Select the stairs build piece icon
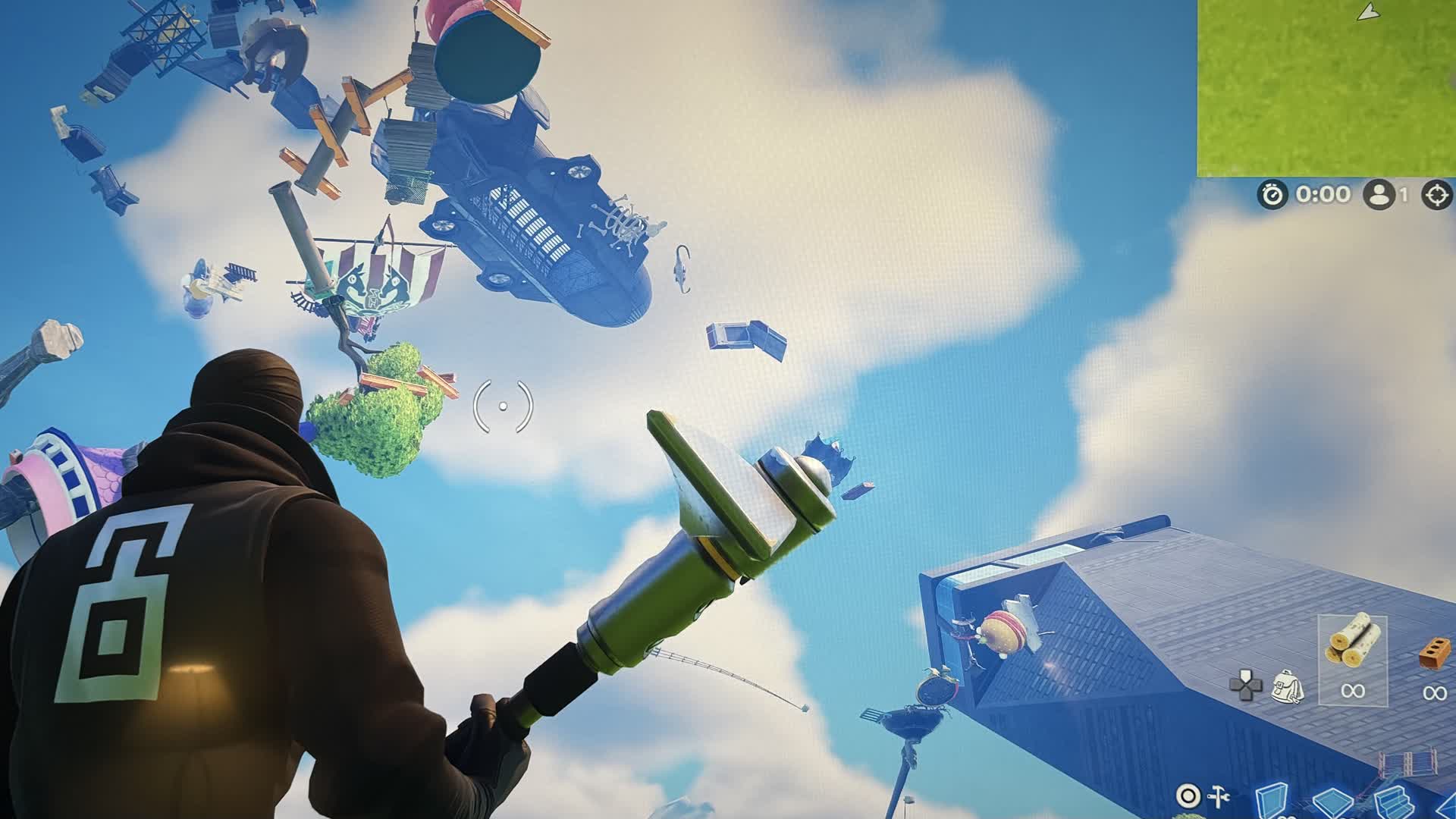The width and height of the screenshot is (1456, 819). [x=1394, y=800]
